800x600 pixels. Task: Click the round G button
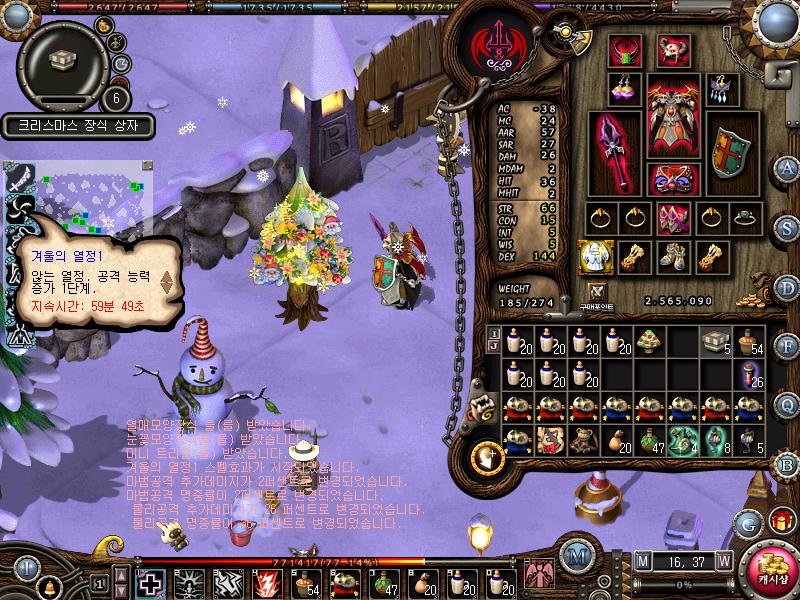click(746, 522)
